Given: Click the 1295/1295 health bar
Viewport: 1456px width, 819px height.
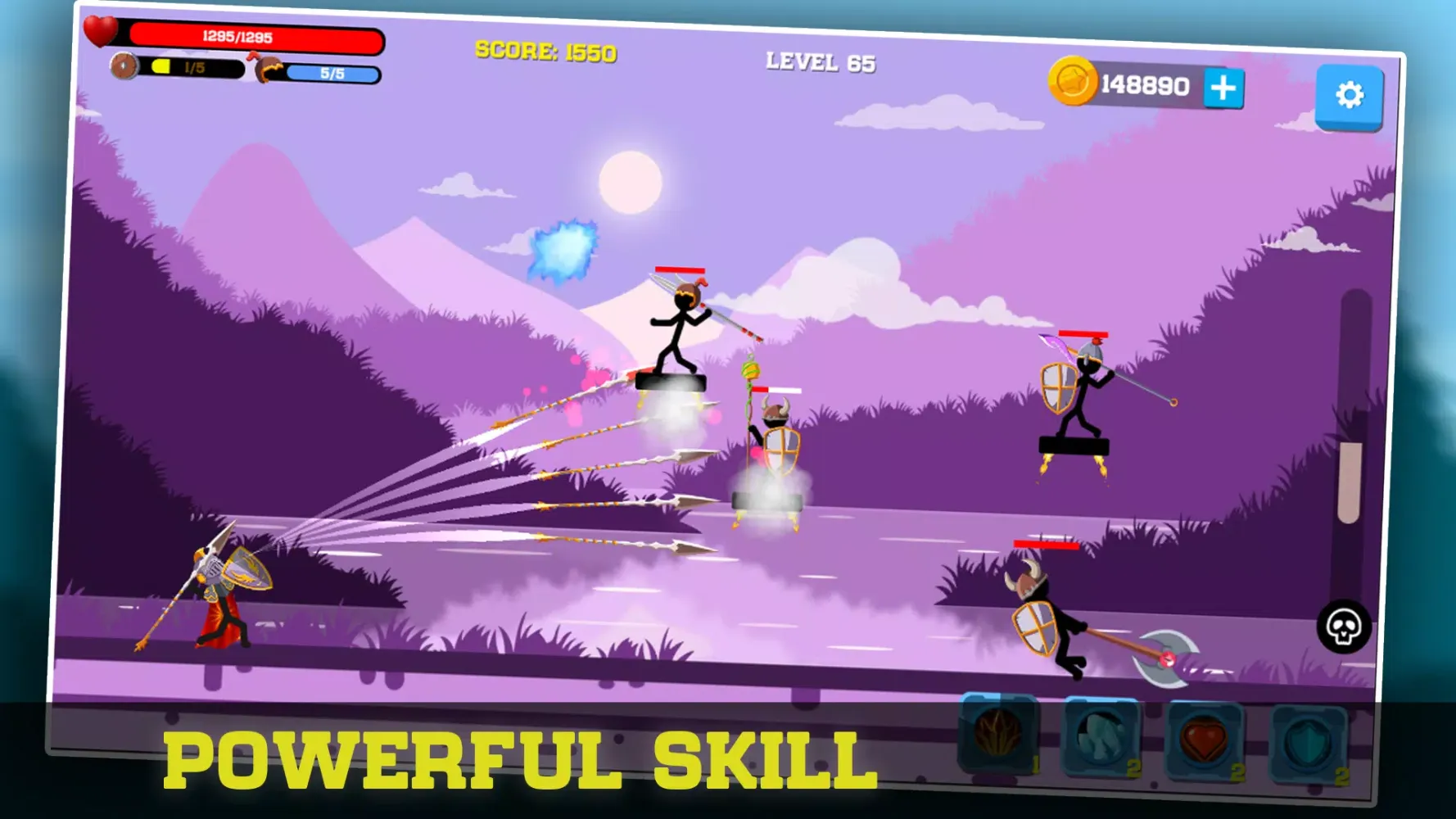Looking at the screenshot, I should 237,36.
